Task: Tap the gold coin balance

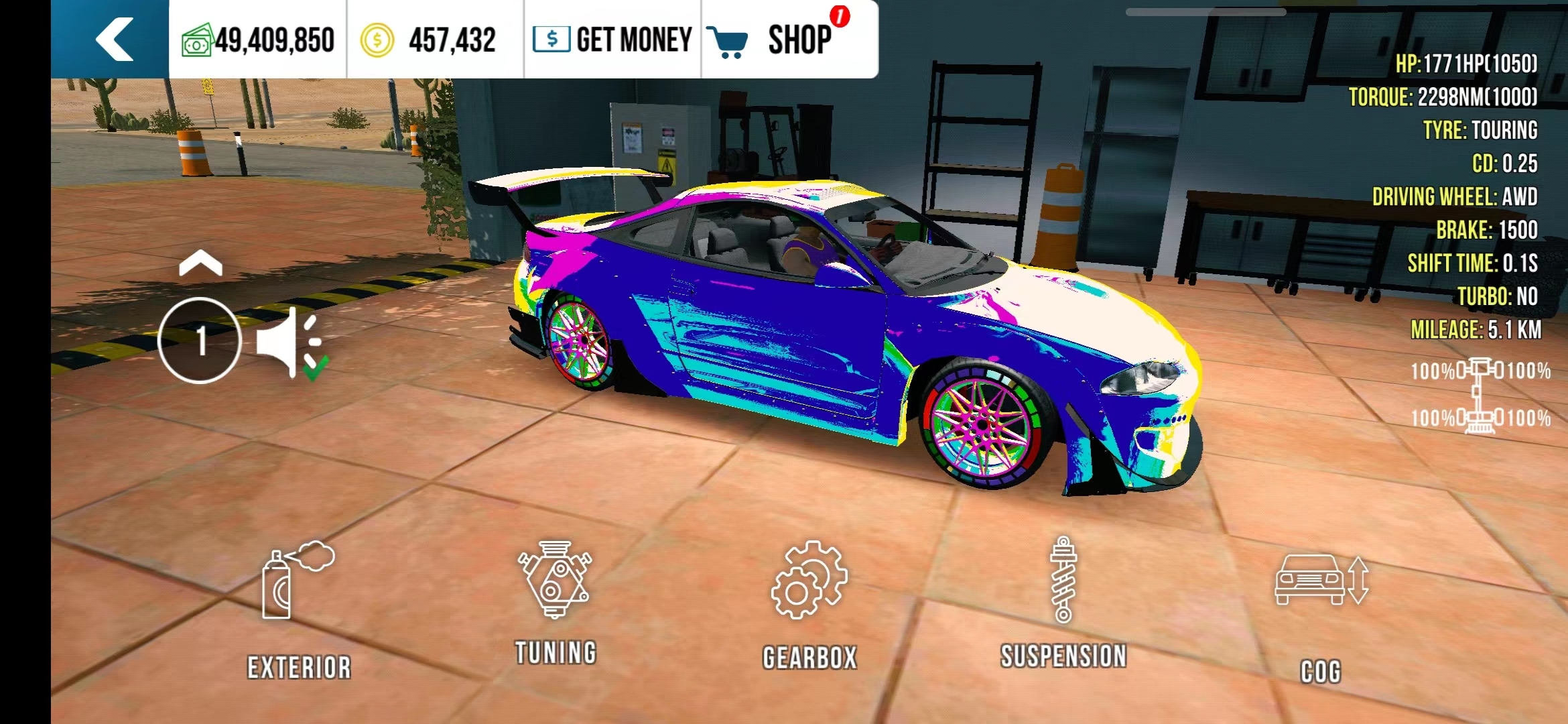Action: point(429,40)
